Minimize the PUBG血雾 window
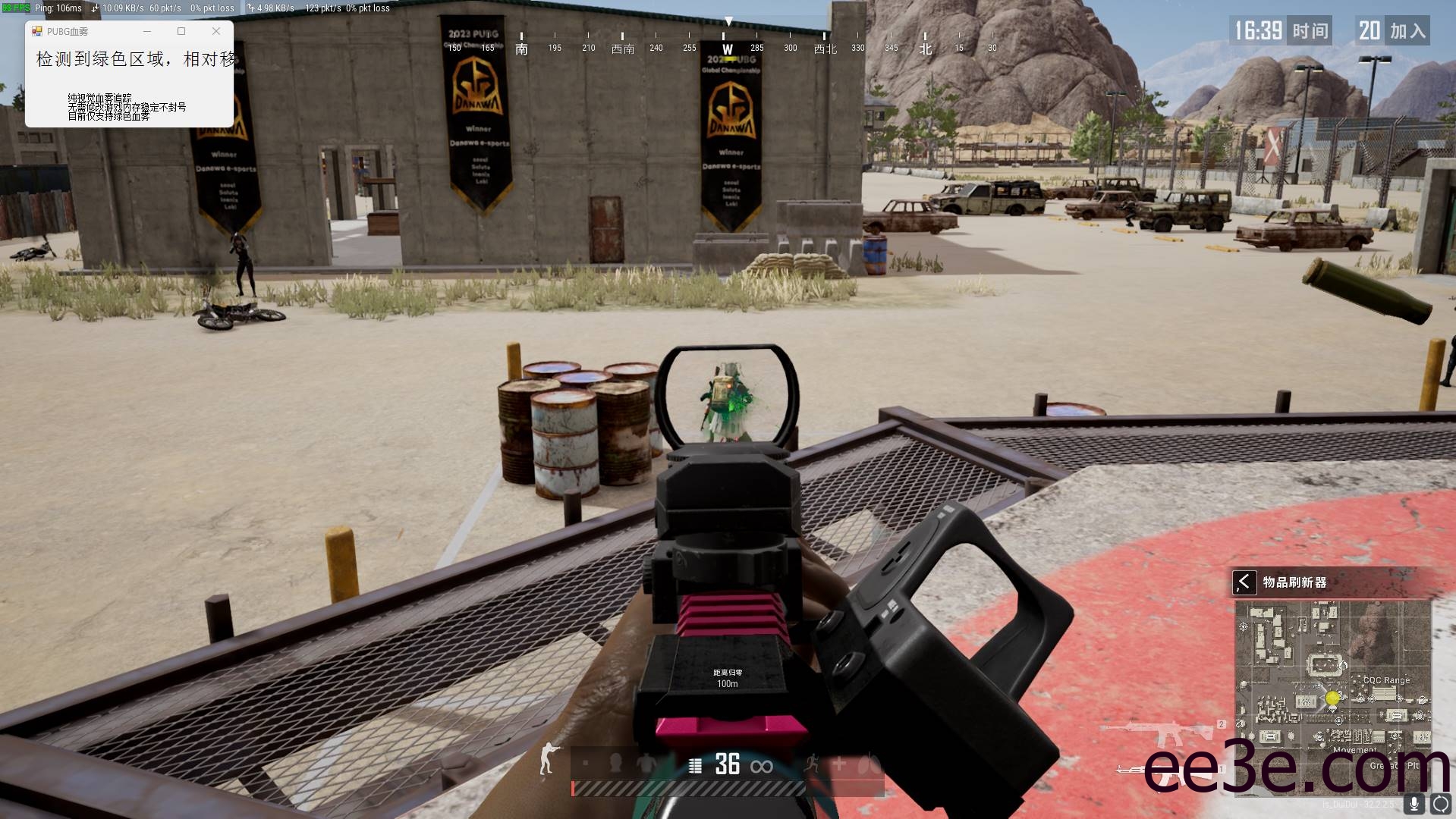 146,31
